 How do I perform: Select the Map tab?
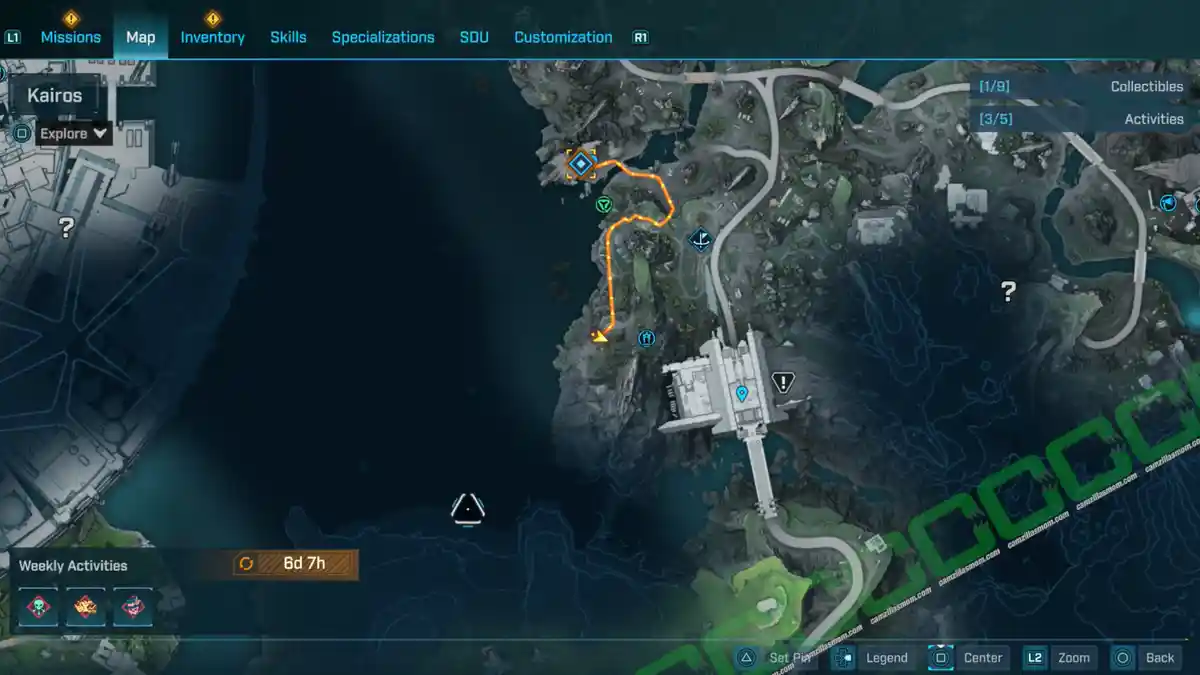point(140,37)
